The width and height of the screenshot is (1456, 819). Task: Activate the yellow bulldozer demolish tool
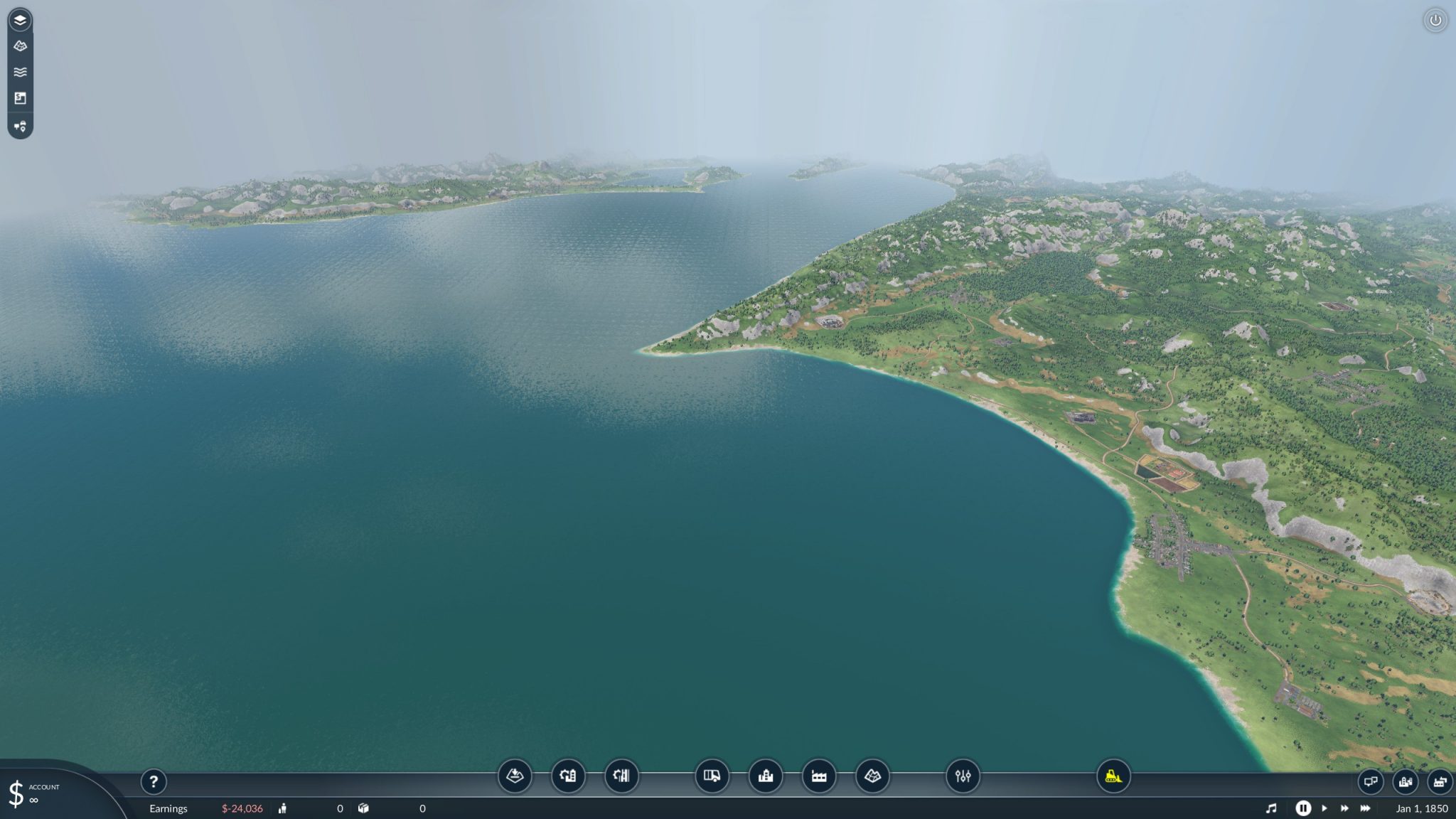tap(1114, 777)
